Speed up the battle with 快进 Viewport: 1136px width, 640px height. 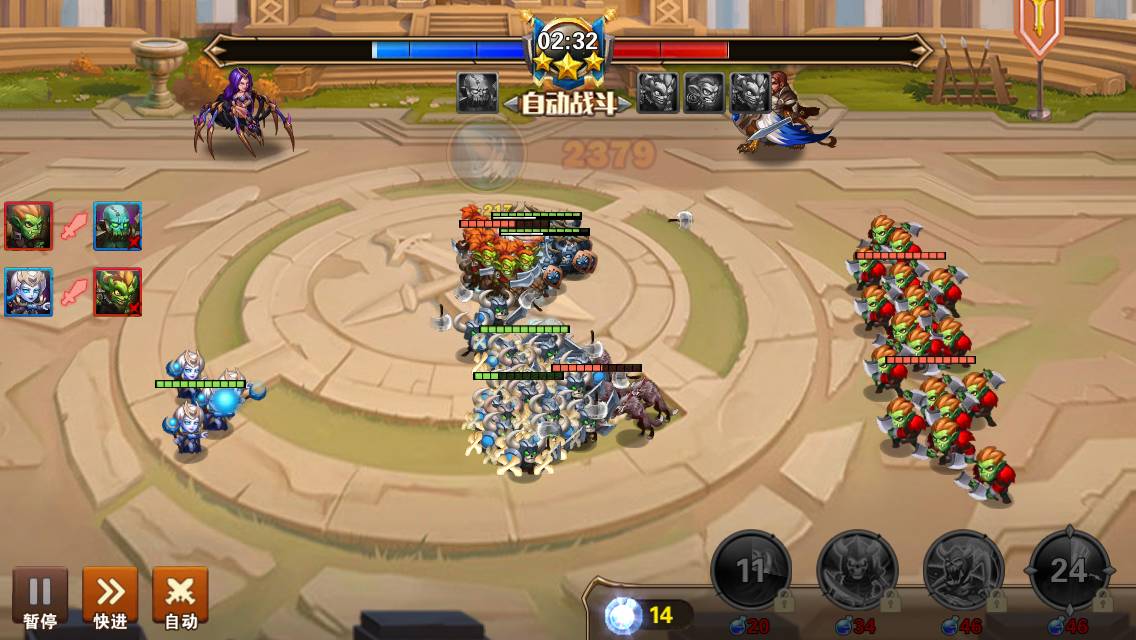(x=110, y=596)
